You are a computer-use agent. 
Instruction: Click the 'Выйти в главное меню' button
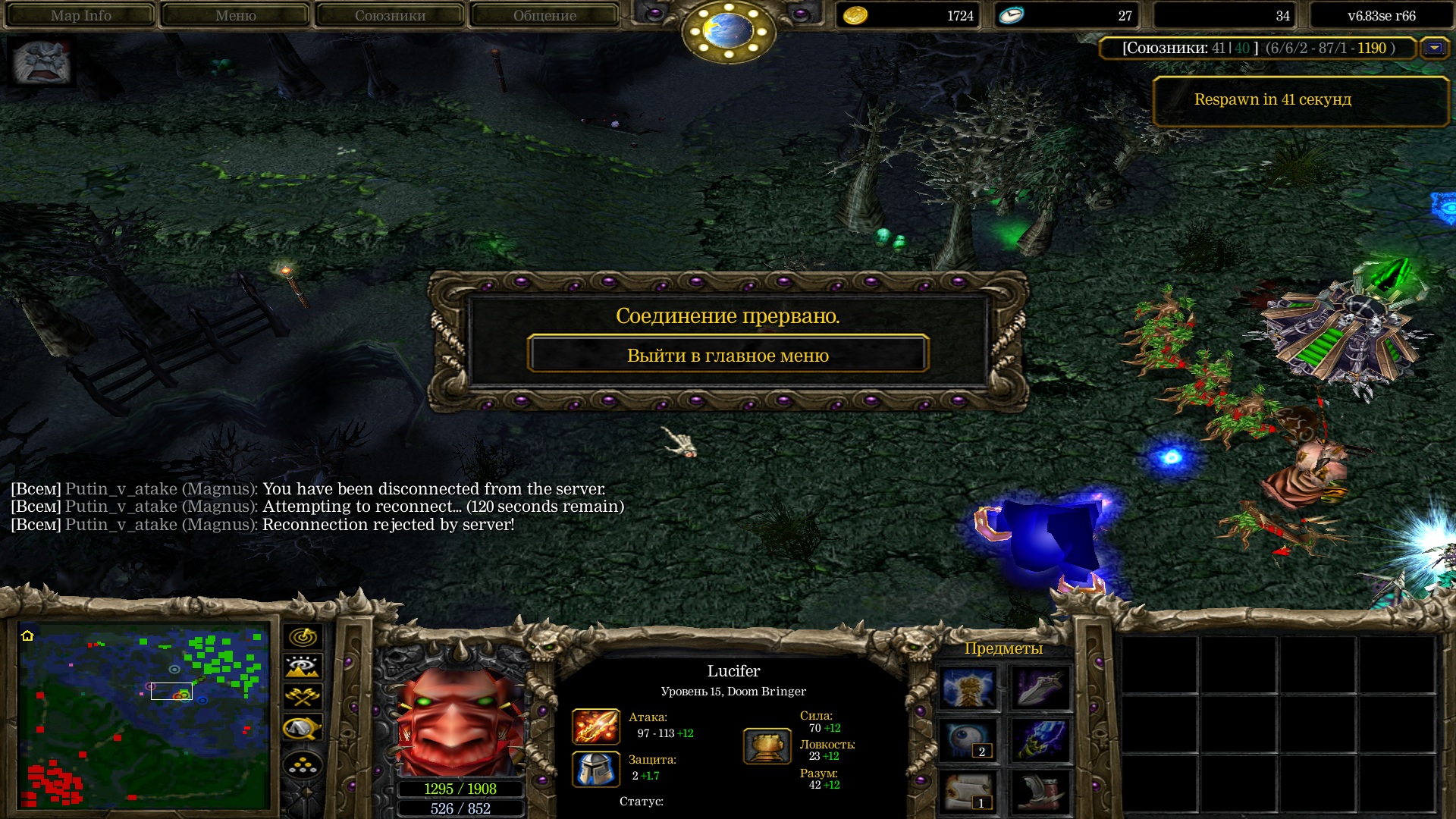point(727,355)
